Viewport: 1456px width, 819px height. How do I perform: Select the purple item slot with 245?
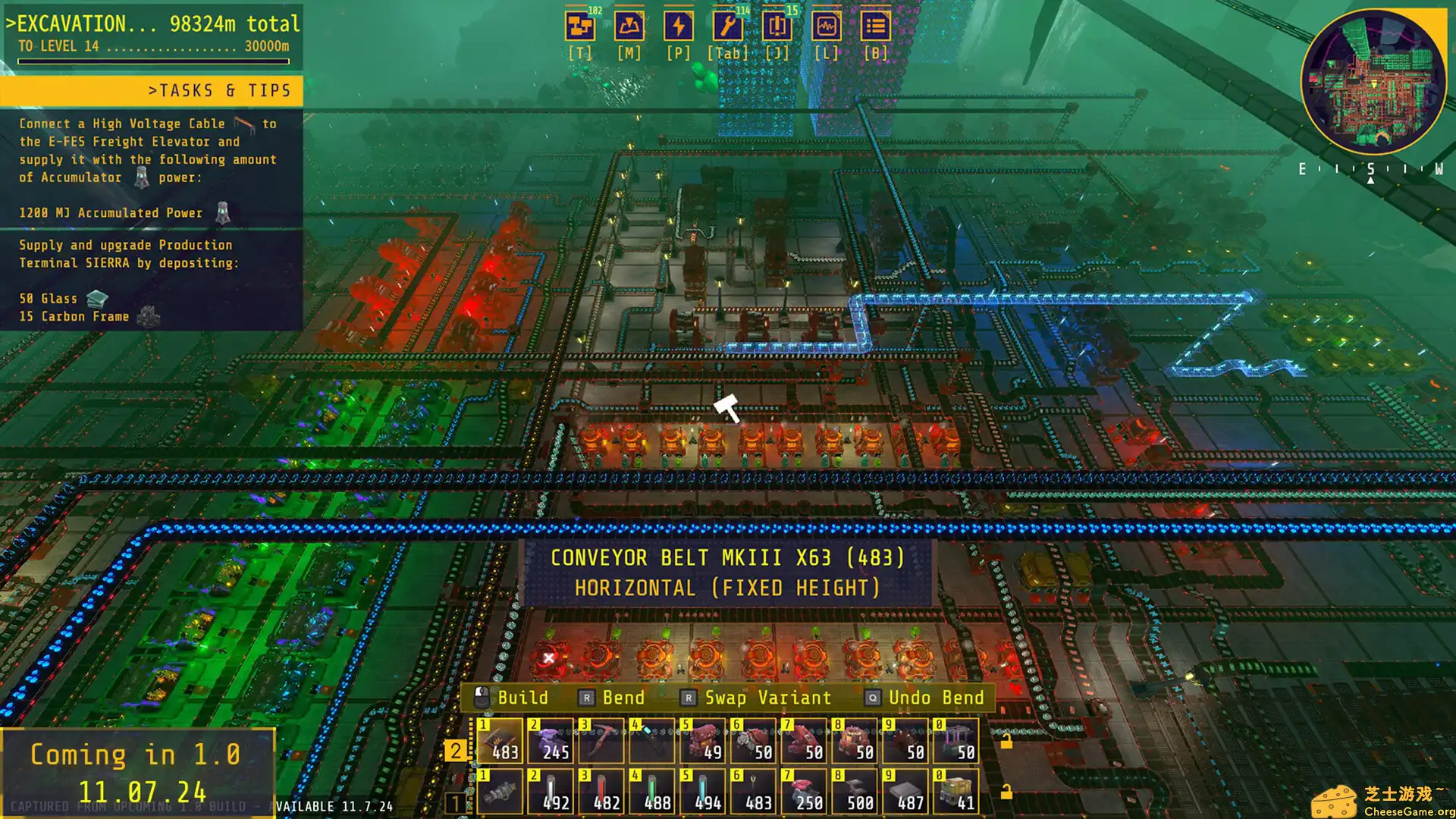click(x=551, y=741)
